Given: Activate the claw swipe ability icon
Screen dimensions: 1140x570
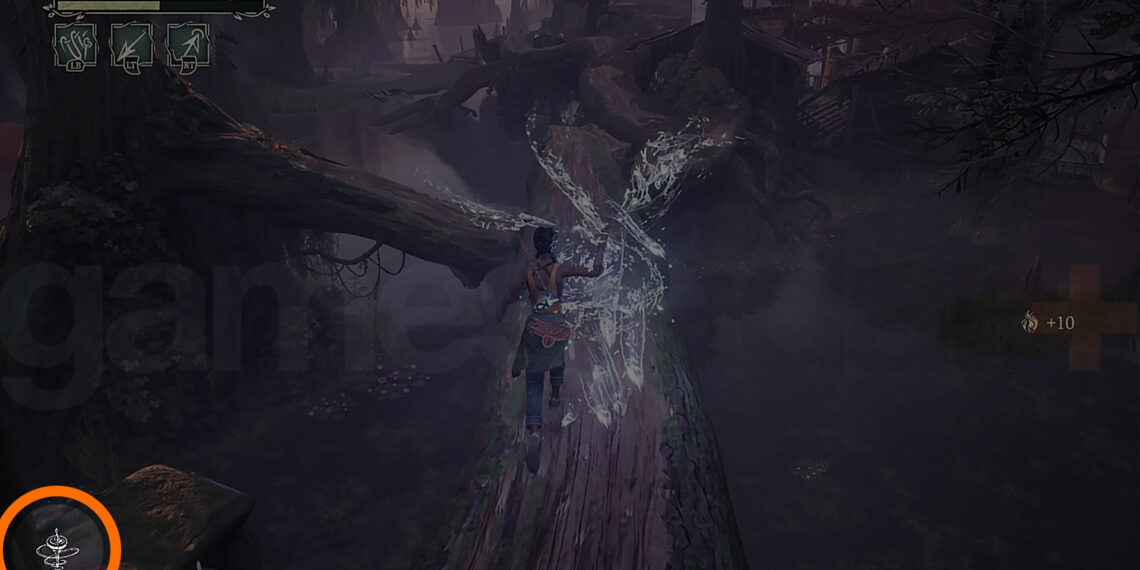Looking at the screenshot, I should point(76,46).
